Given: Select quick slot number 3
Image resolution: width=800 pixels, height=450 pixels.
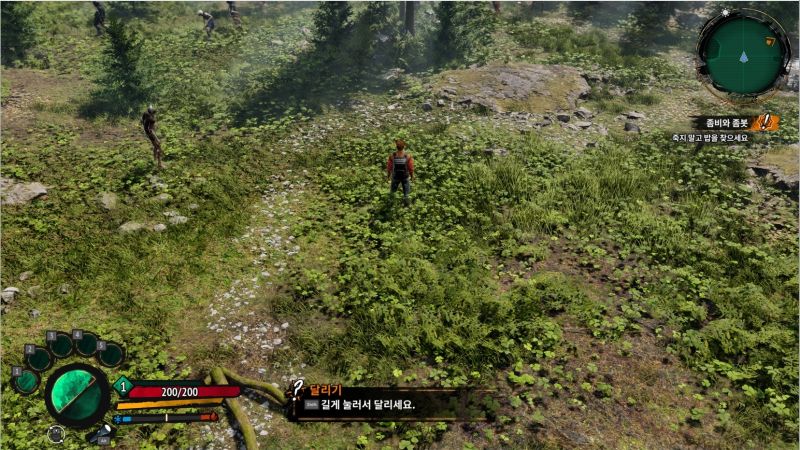Looking at the screenshot, I should click(61, 346).
